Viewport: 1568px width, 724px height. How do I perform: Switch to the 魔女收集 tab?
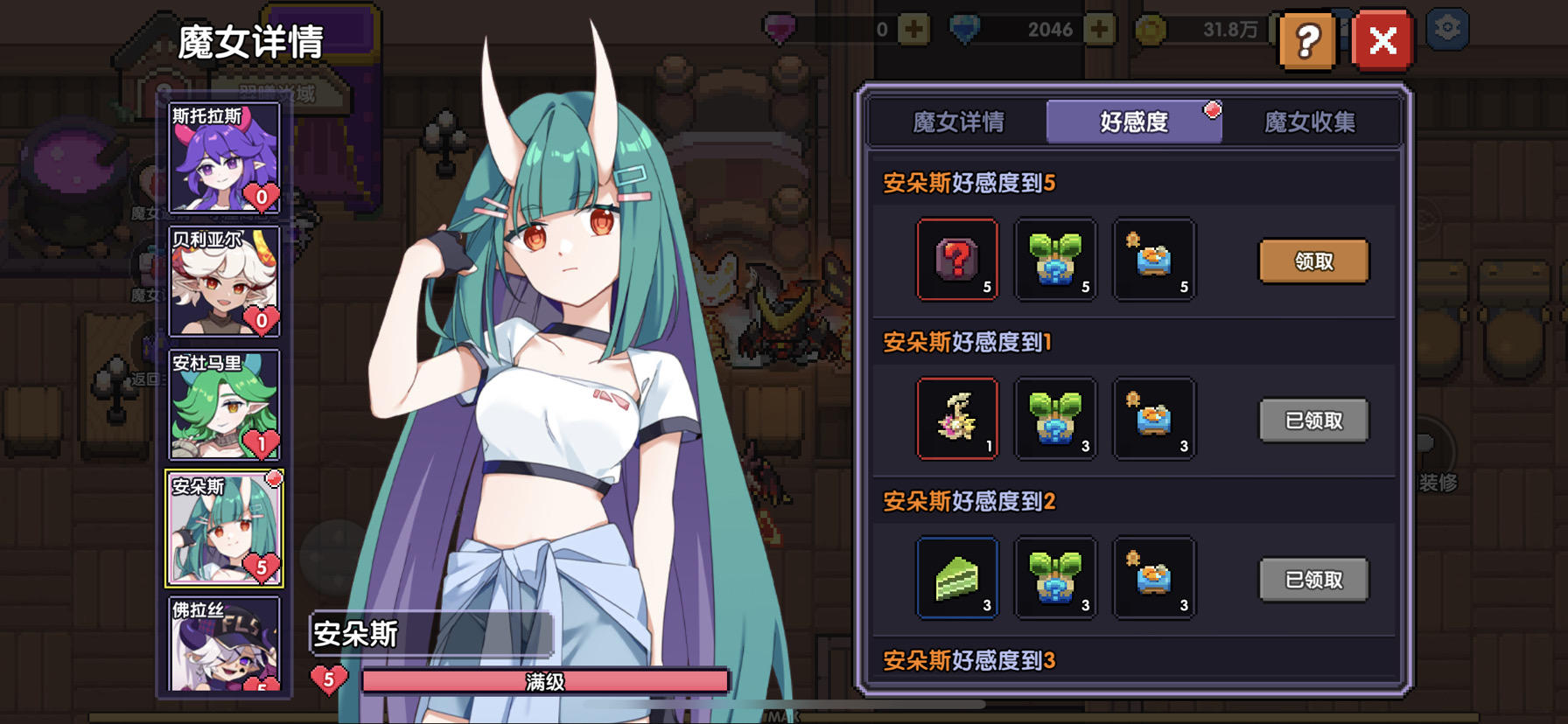[1308, 122]
